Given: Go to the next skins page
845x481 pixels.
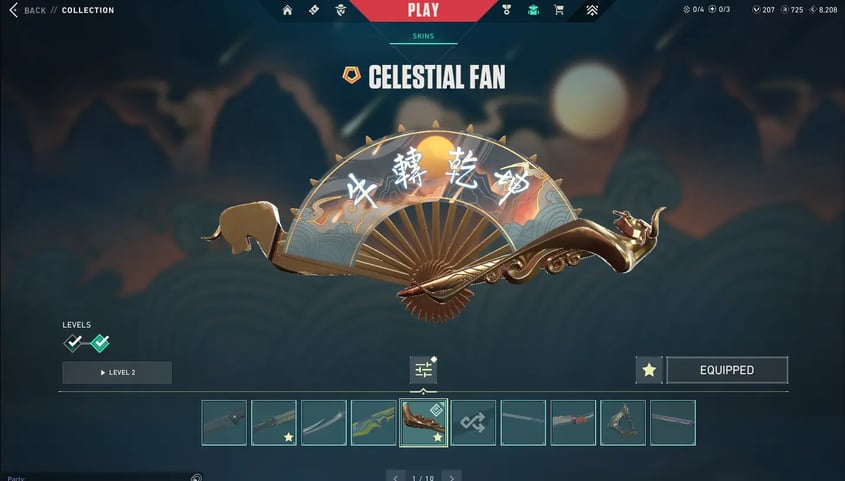Looking at the screenshot, I should click(x=452, y=476).
